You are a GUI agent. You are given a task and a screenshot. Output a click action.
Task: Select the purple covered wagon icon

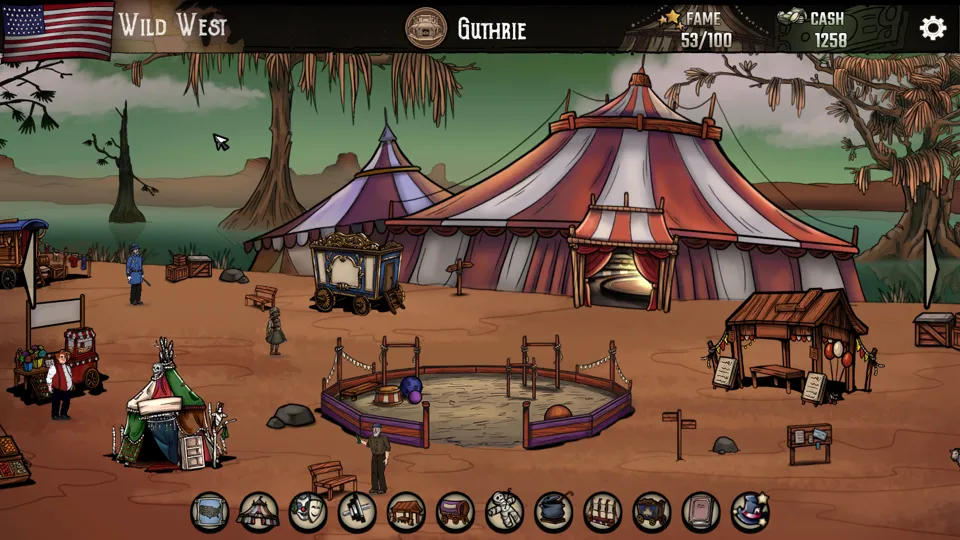click(x=455, y=512)
